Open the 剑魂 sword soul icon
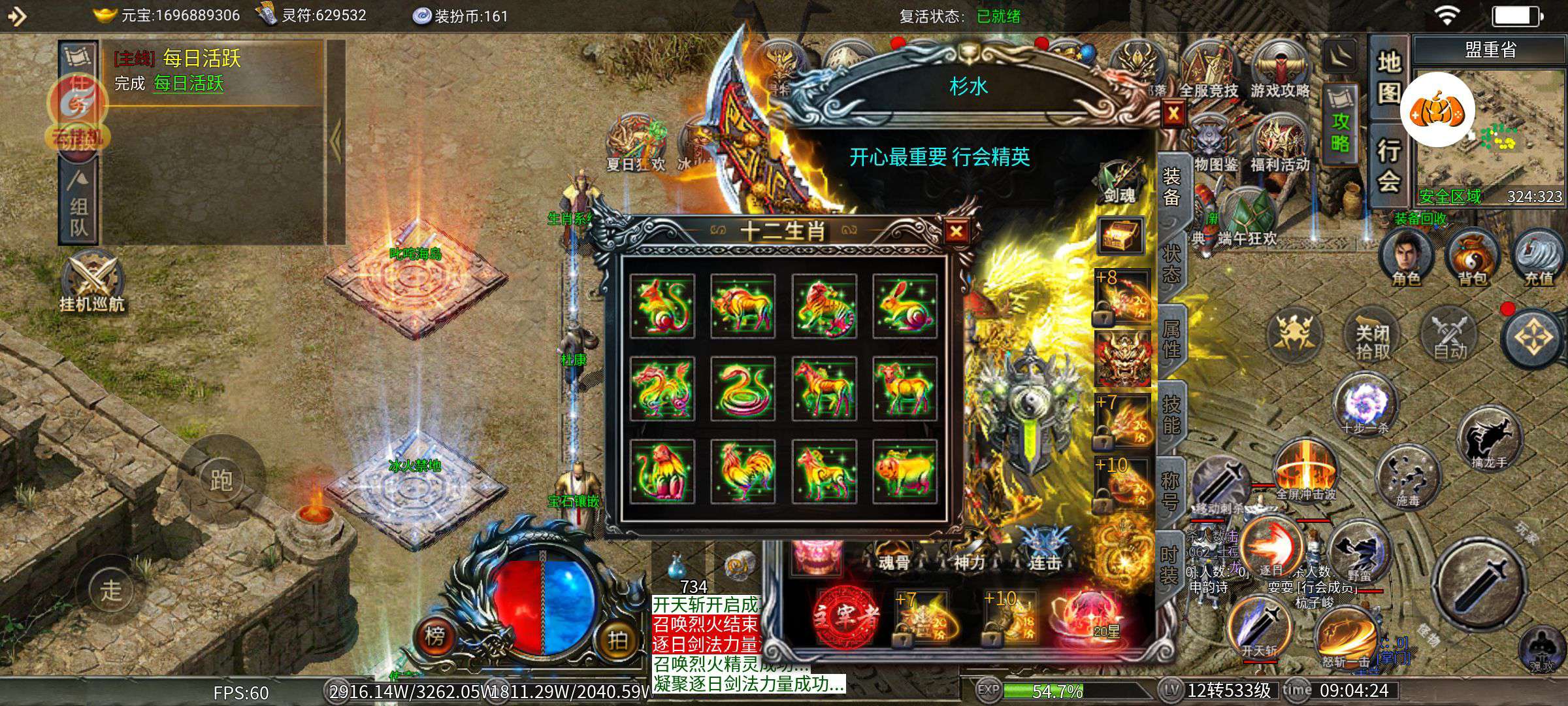 tap(1119, 181)
